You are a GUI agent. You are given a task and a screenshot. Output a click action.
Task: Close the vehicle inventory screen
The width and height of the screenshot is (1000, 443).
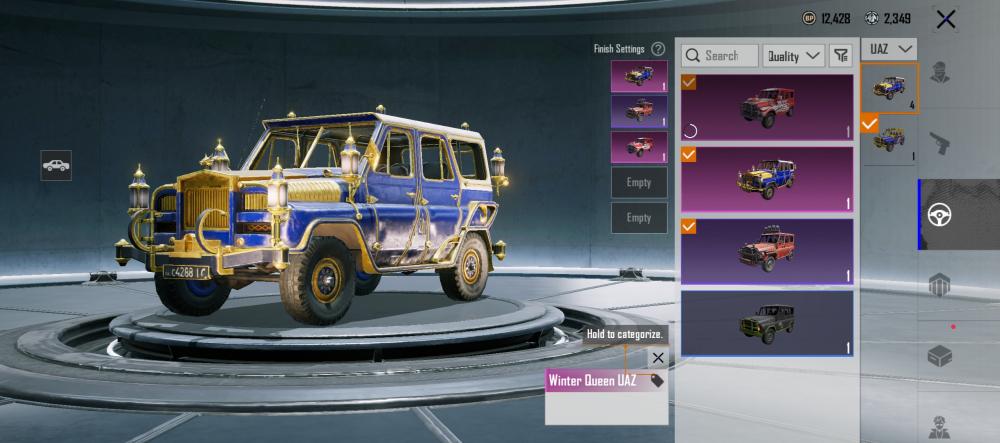click(x=945, y=19)
